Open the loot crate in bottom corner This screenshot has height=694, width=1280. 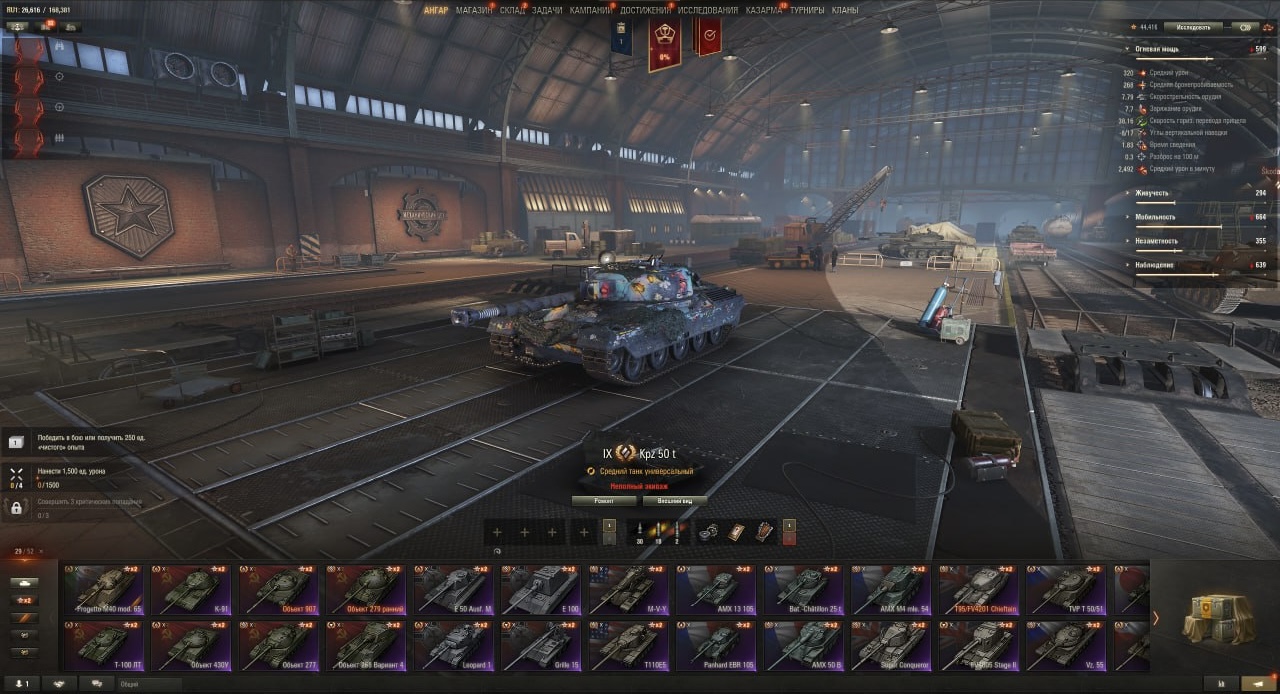pos(1218,619)
